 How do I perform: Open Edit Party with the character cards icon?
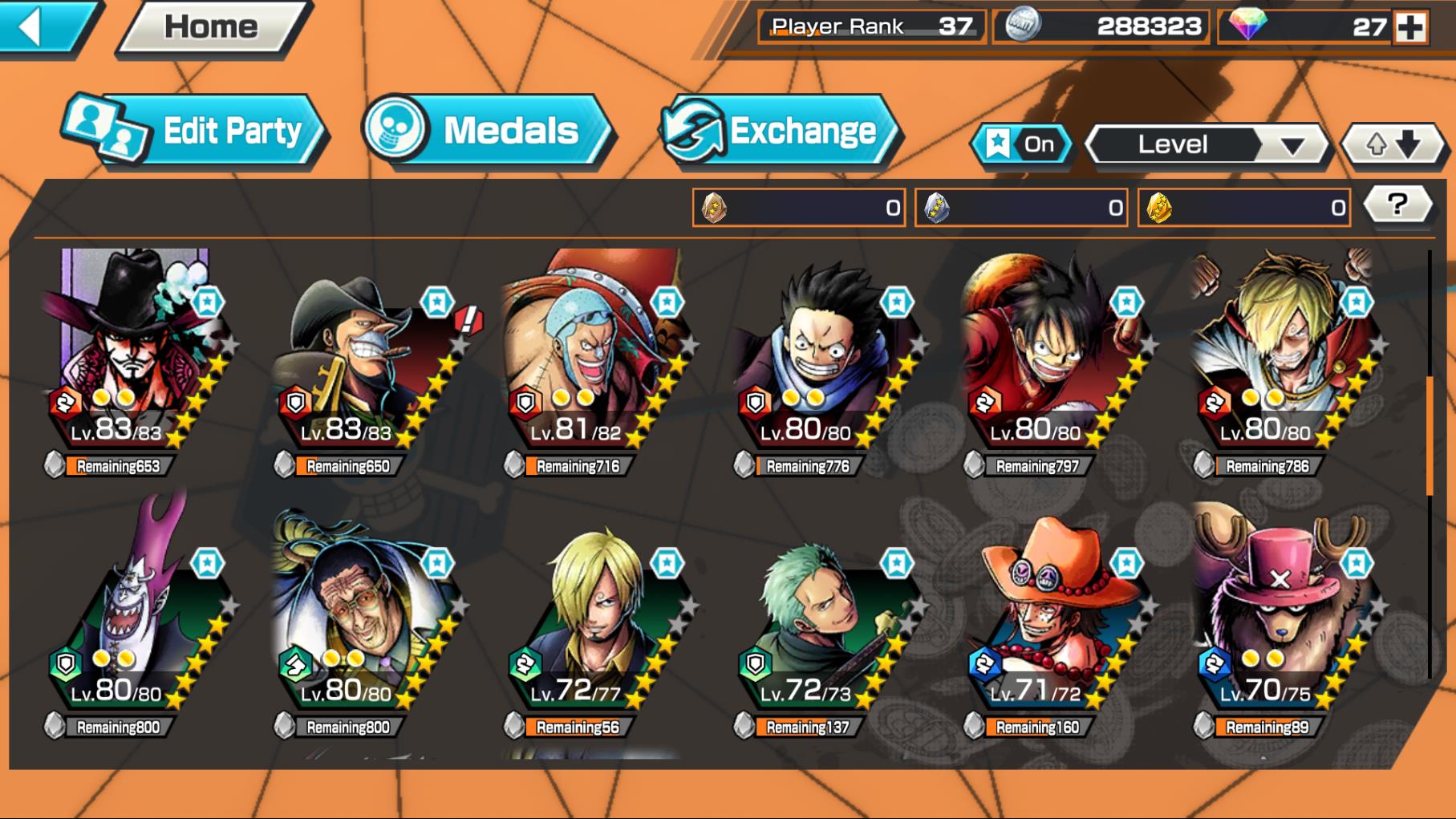pos(104,128)
